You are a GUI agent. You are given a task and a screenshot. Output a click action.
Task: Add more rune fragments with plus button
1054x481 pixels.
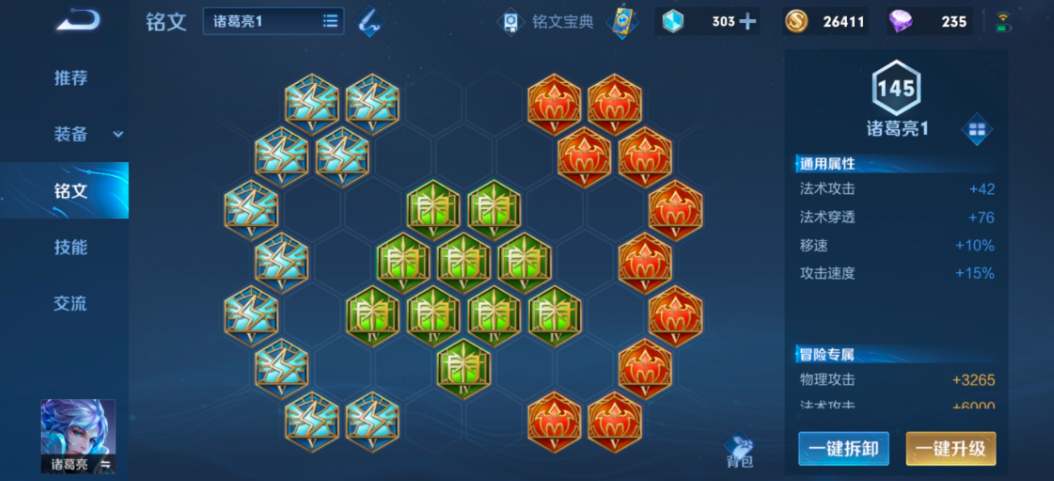tap(747, 21)
